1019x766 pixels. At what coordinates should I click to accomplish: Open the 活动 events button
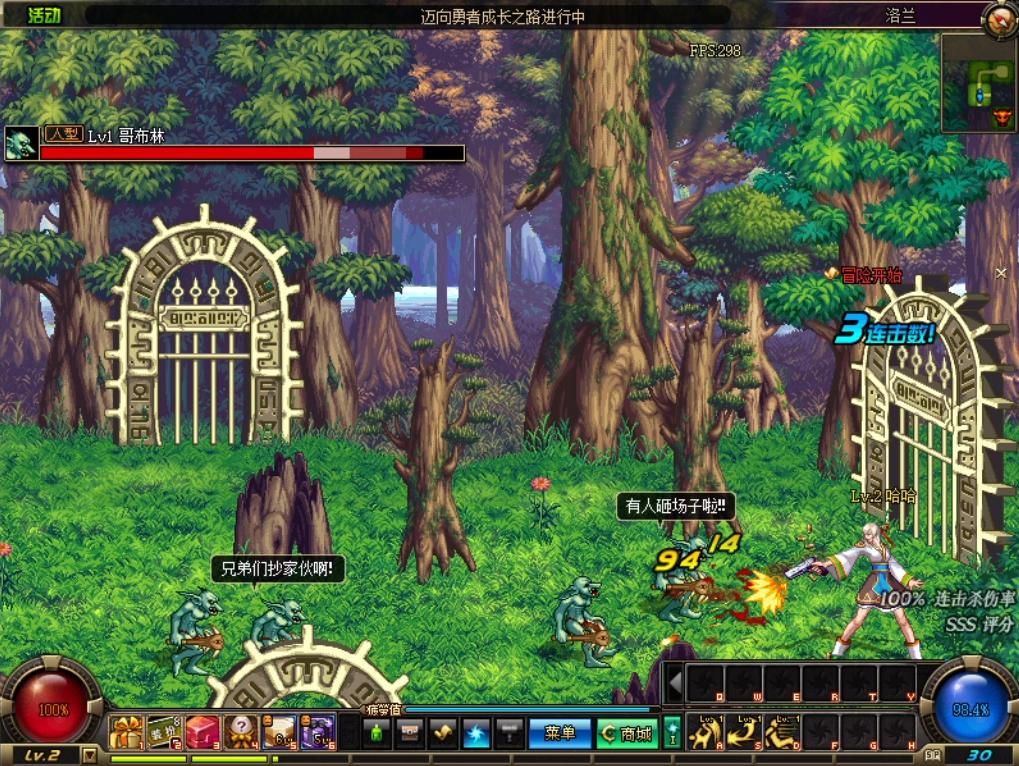(44, 15)
